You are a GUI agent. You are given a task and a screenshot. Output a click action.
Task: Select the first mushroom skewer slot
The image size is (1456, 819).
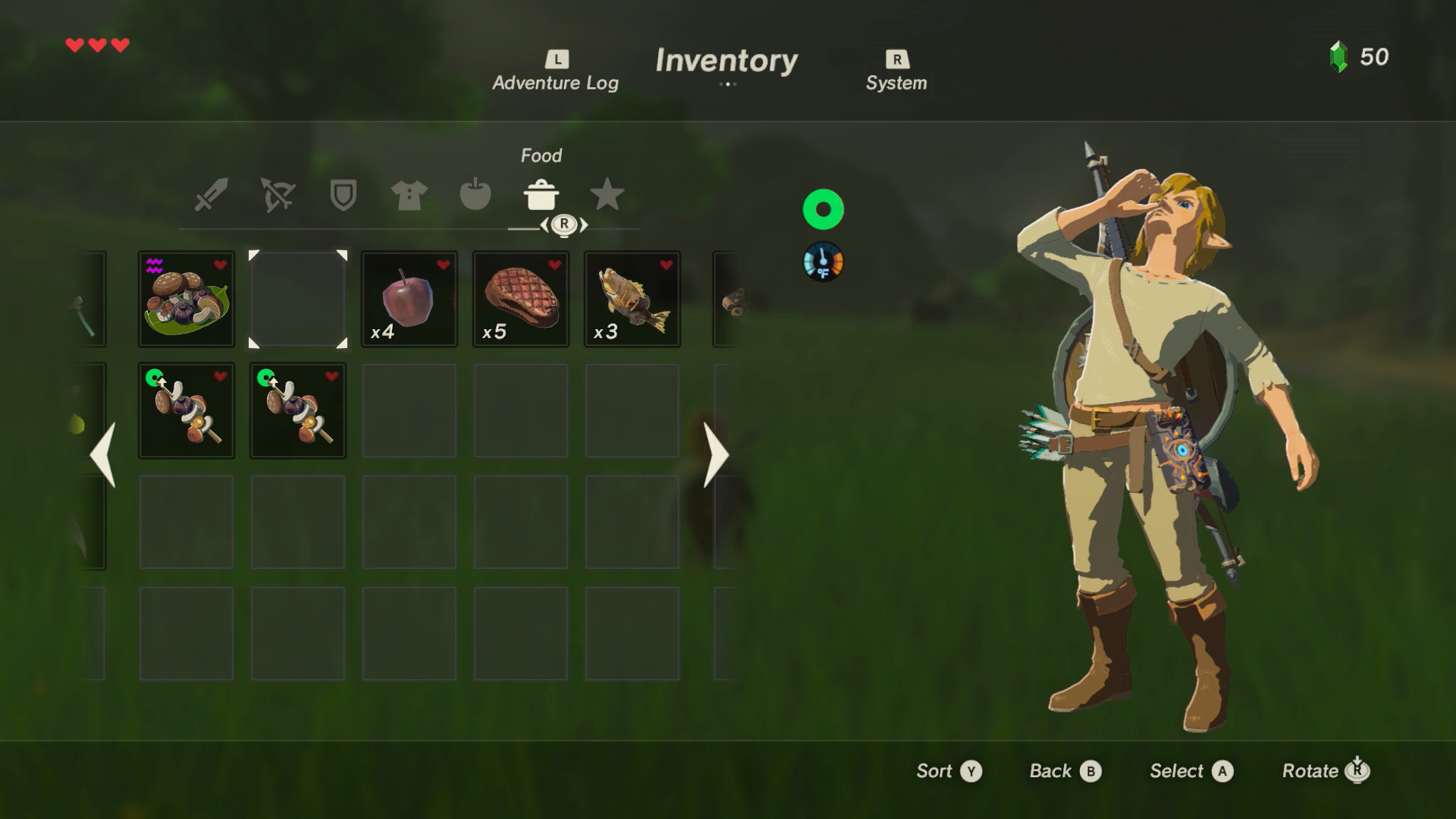pos(187,411)
